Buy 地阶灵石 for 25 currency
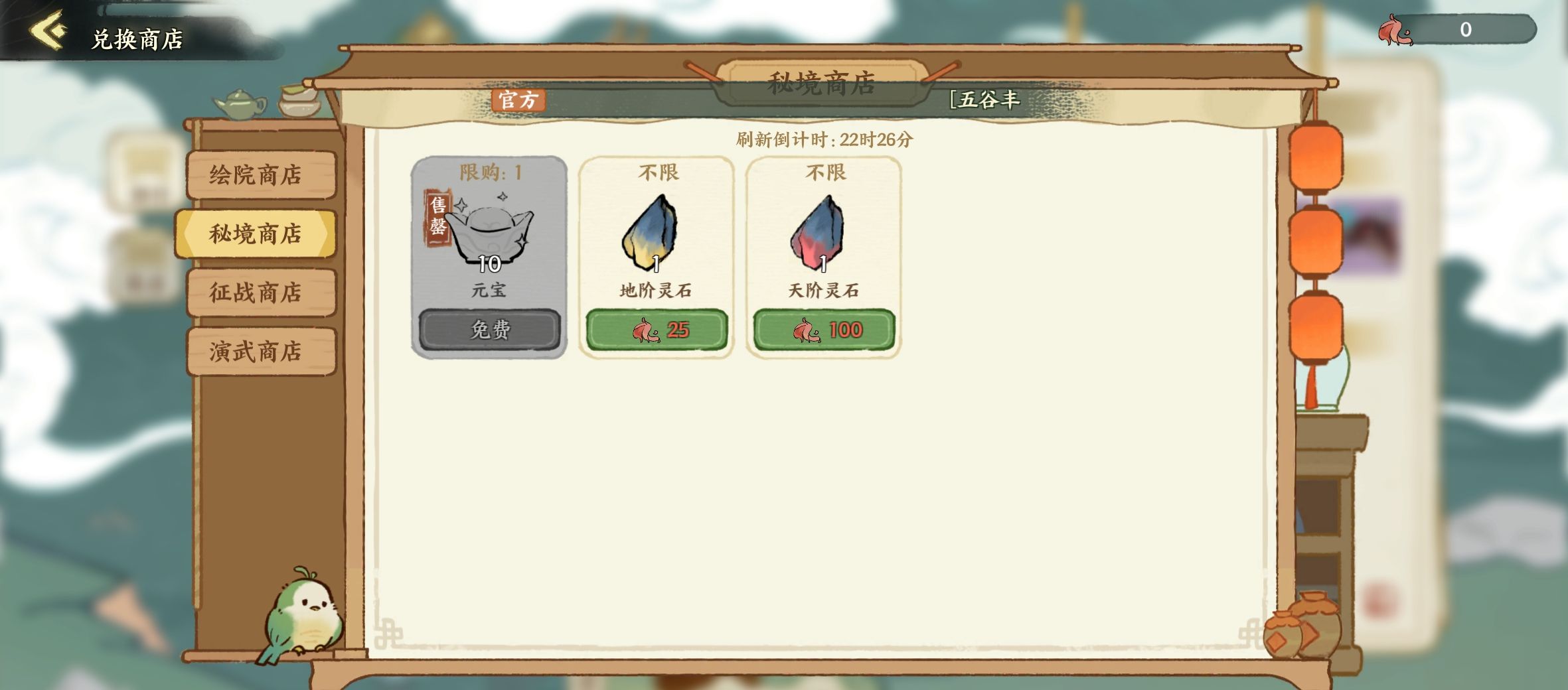This screenshot has height=690, width=1568. (657, 330)
